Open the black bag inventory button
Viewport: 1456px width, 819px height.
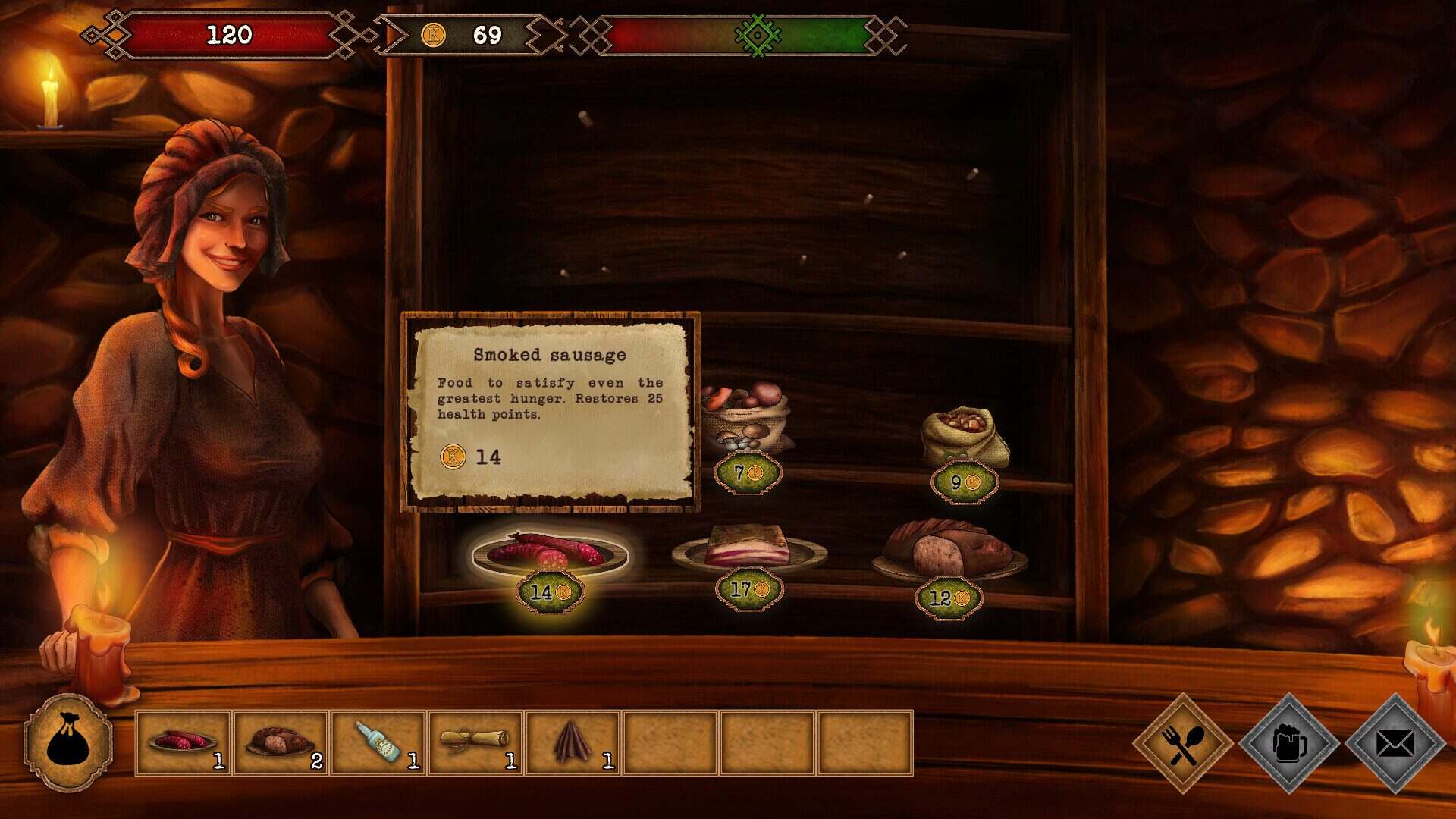pyautogui.click(x=68, y=742)
